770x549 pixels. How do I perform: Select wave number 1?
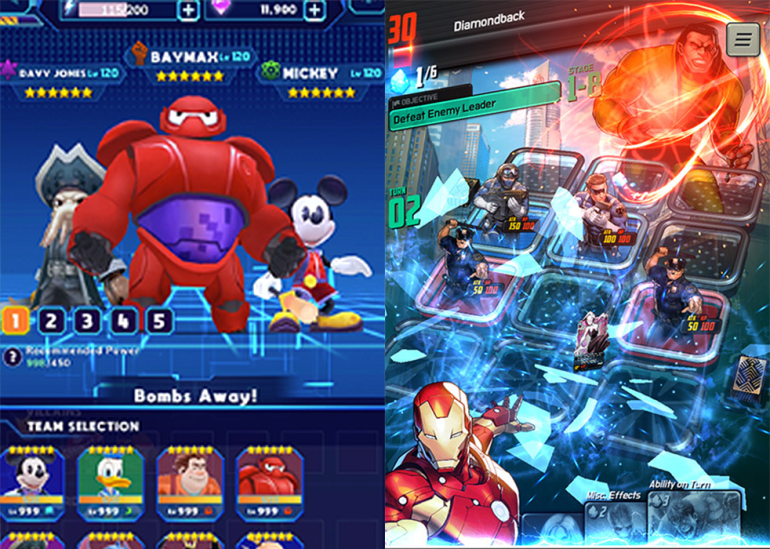click(16, 321)
